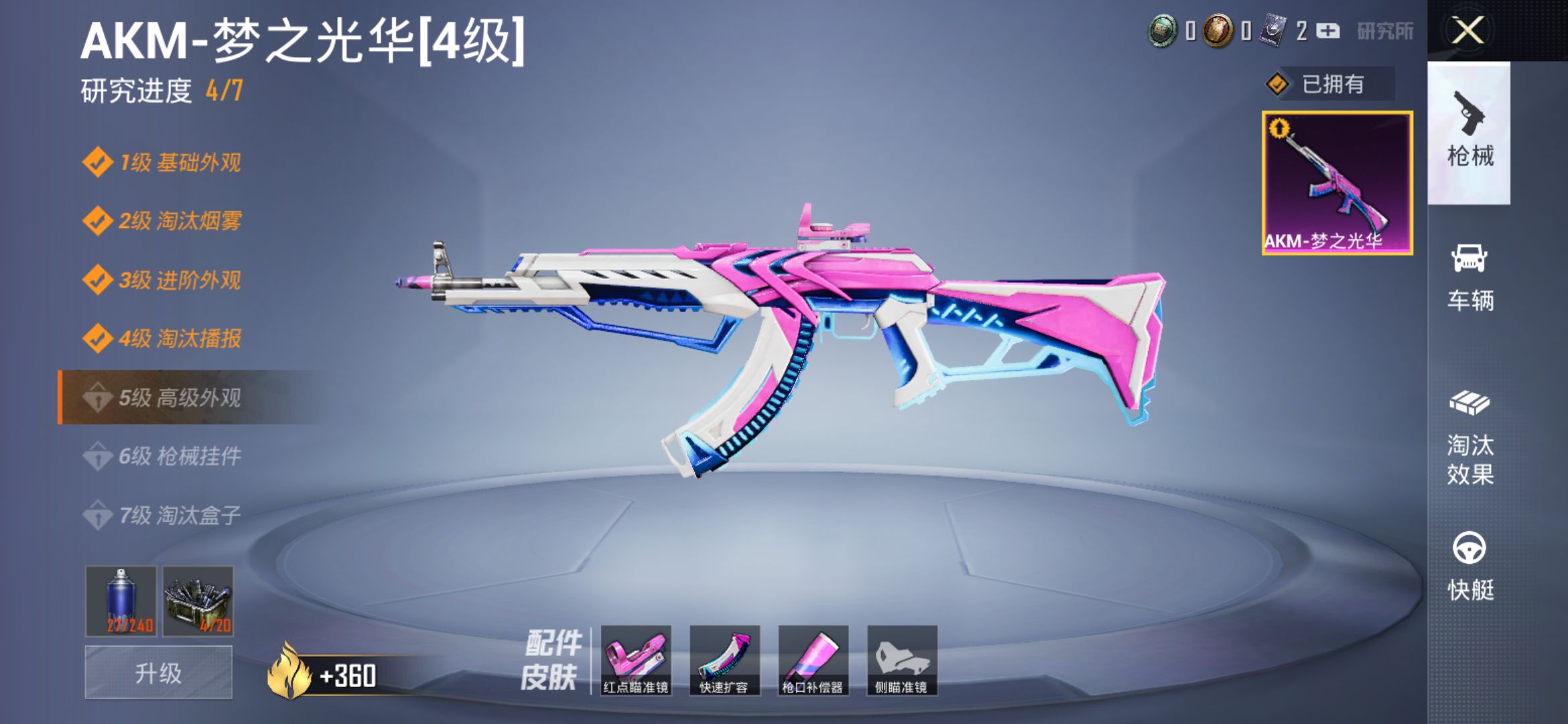Inspect the blue spray paint can material

(121, 601)
